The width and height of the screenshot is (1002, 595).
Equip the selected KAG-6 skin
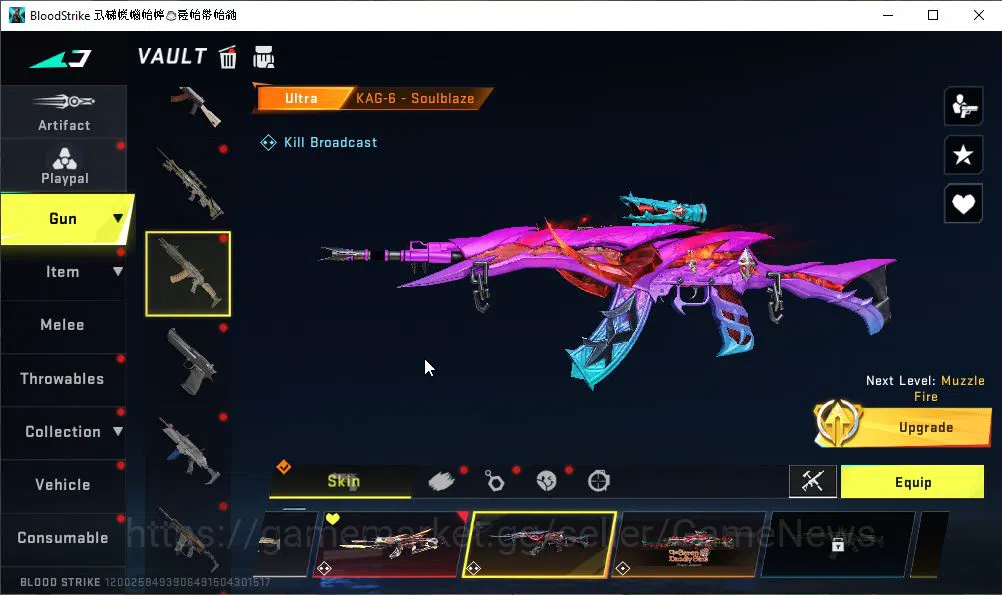(912, 482)
